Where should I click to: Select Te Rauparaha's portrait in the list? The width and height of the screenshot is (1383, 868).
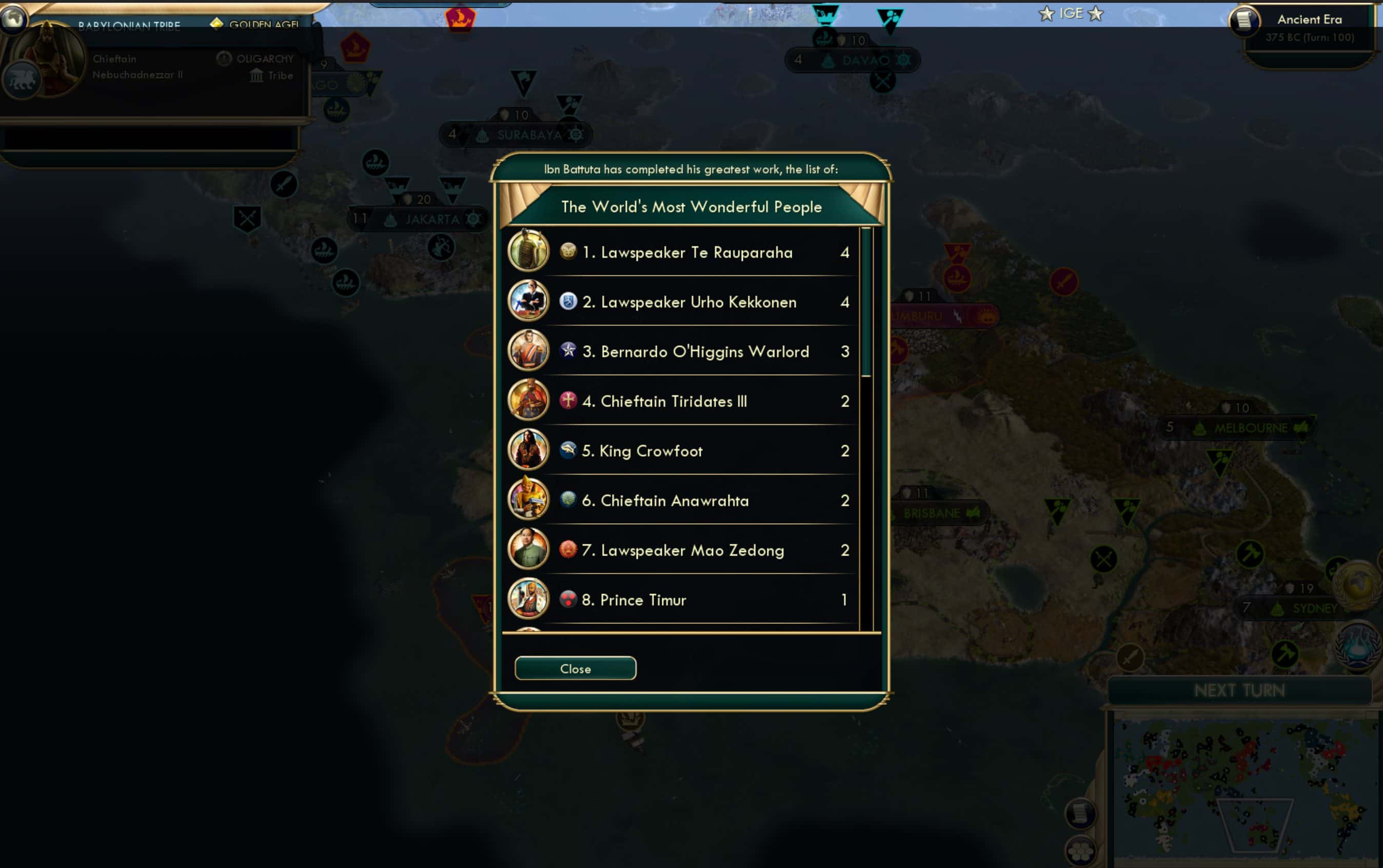[529, 251]
